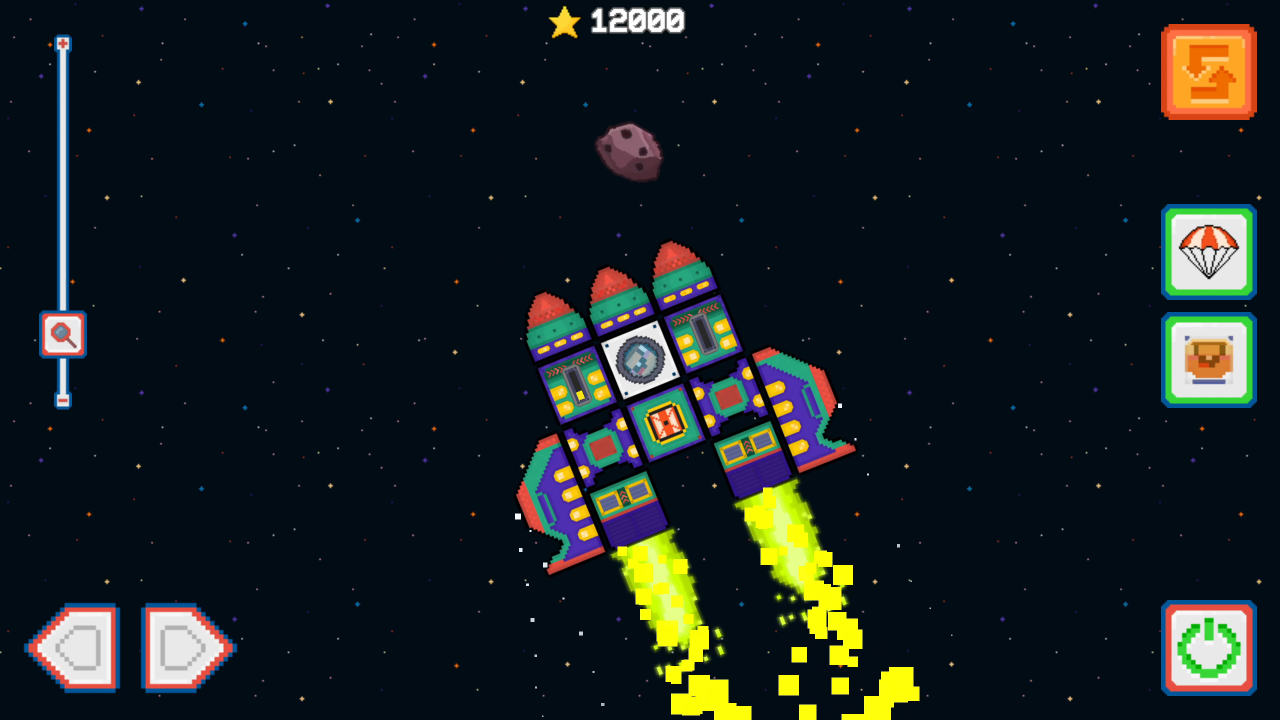Click the score value 12000
This screenshot has width=1280, height=720.
[640, 22]
